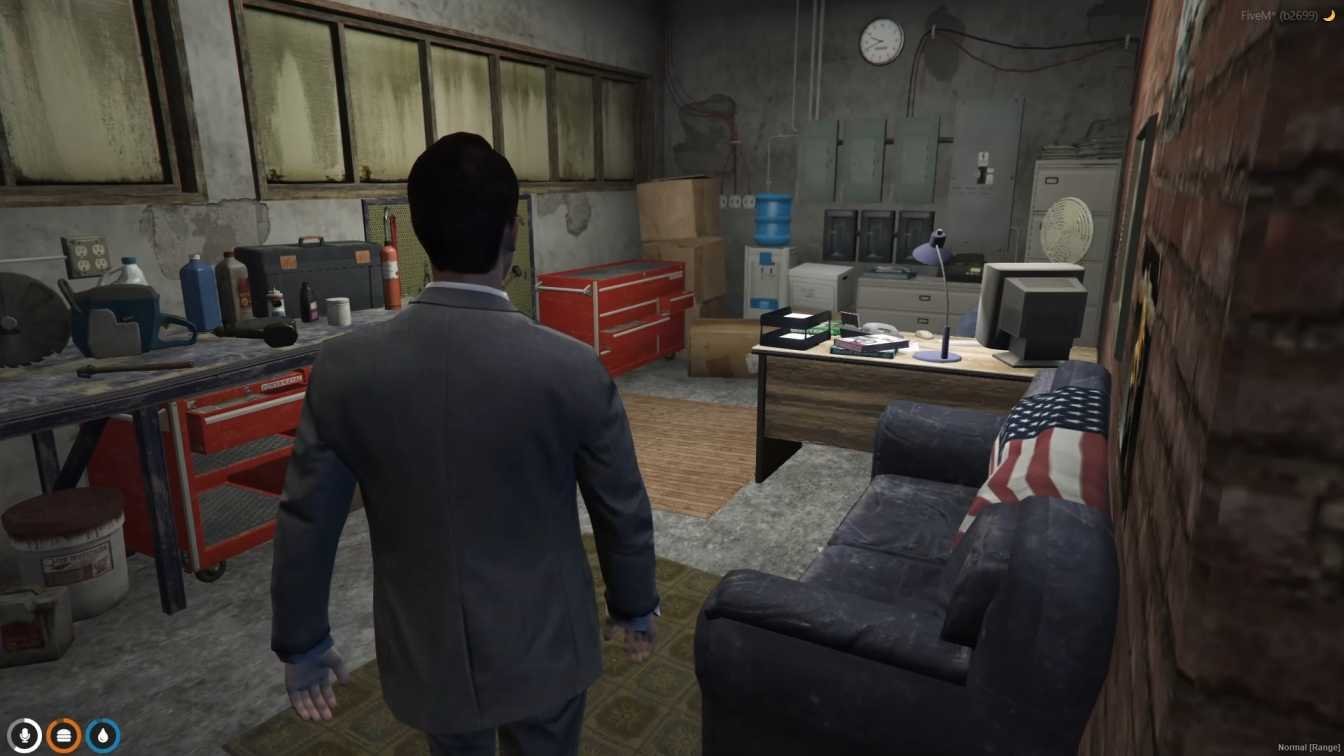Click the crescent moon icon beside FiveM
The height and width of the screenshot is (756, 1344).
pos(1329,16)
